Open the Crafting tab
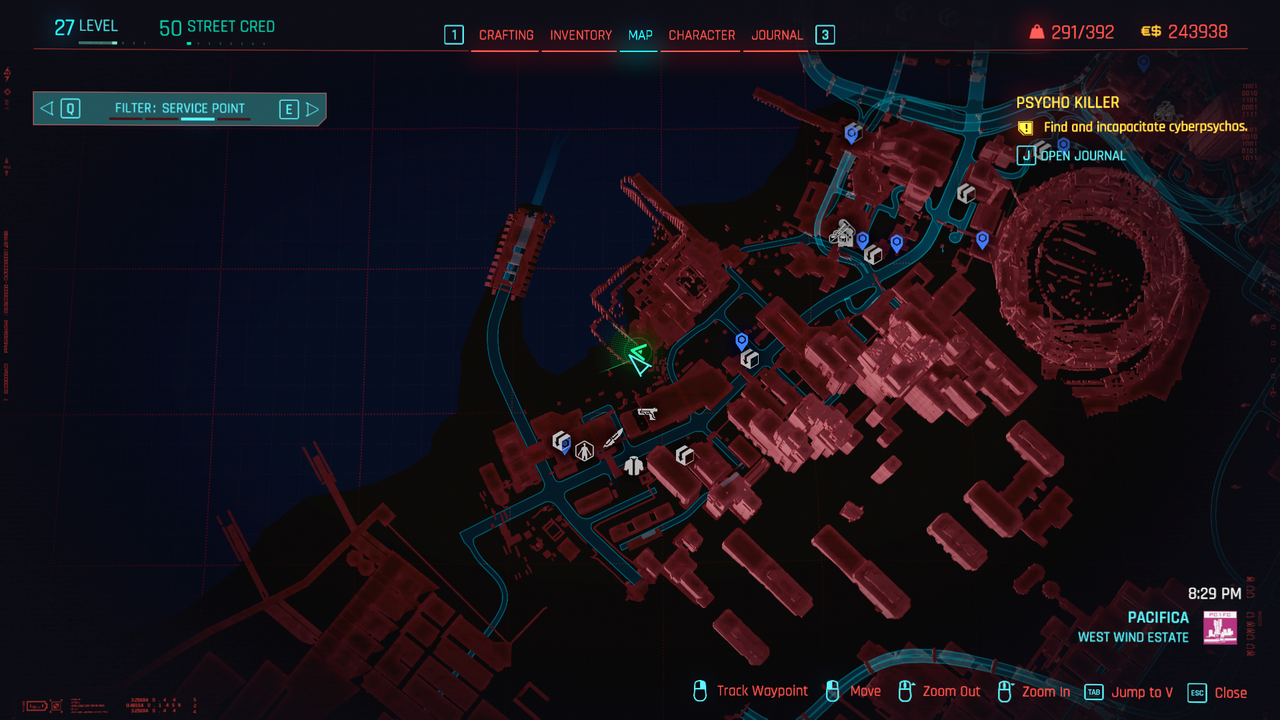1280x720 pixels. tap(506, 35)
